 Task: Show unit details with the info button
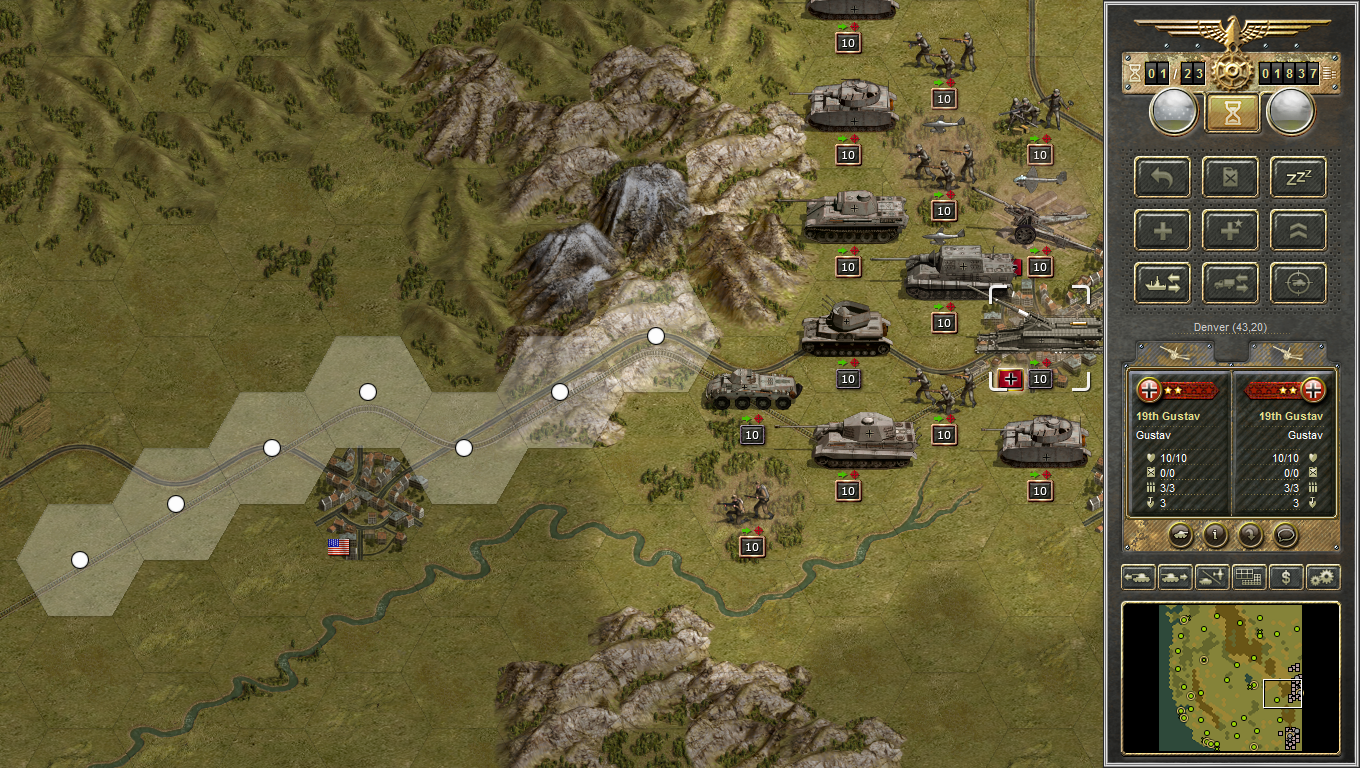(x=1214, y=535)
